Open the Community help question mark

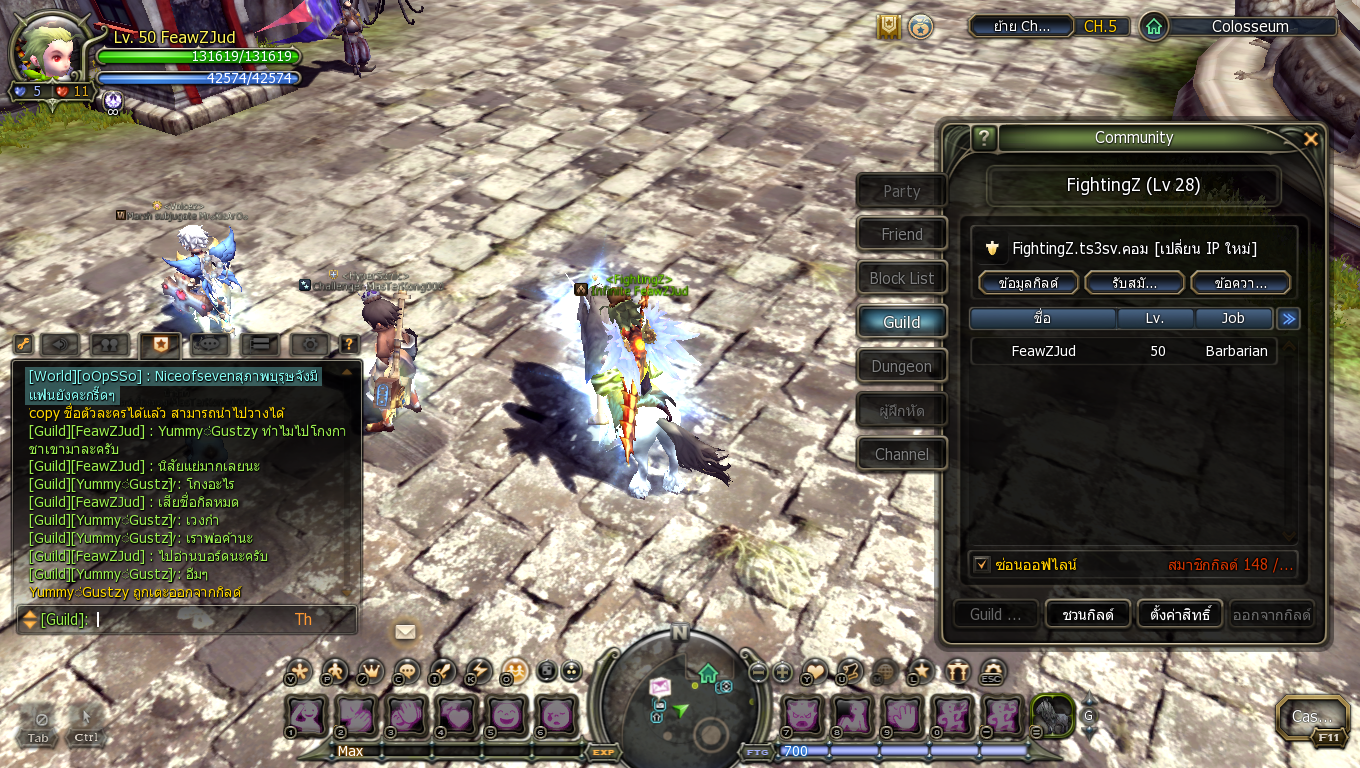pos(984,138)
